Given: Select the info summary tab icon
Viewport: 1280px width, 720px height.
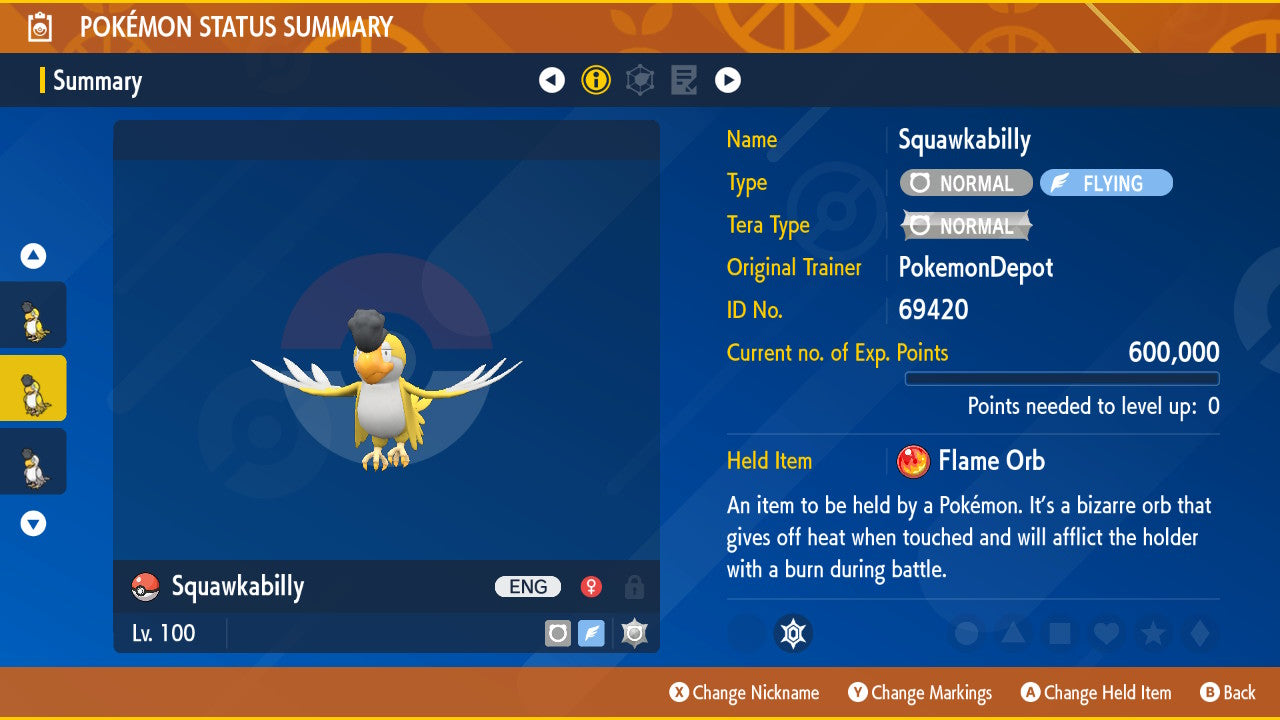Looking at the screenshot, I should (x=596, y=80).
